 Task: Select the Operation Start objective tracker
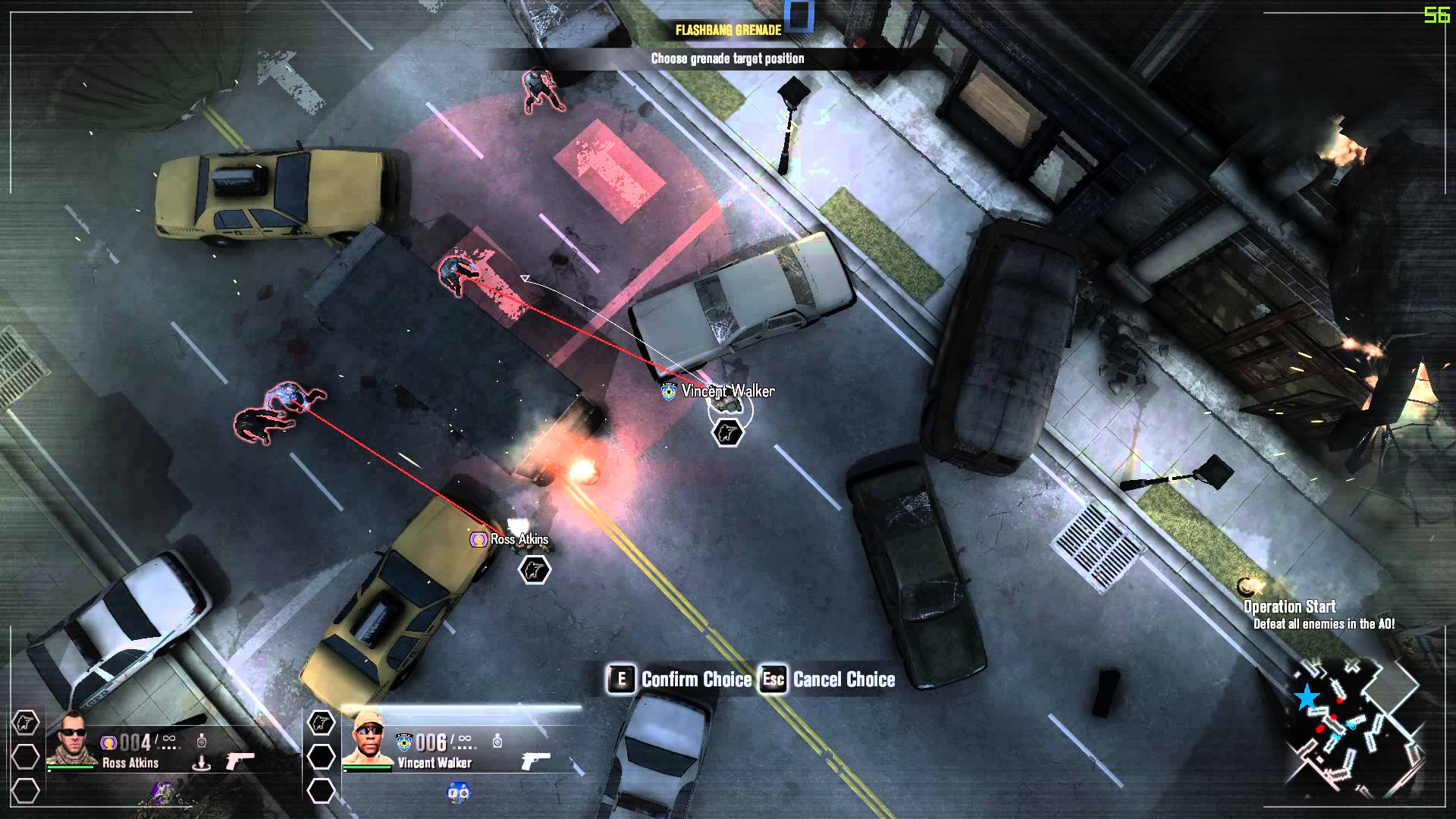[x=1289, y=607]
